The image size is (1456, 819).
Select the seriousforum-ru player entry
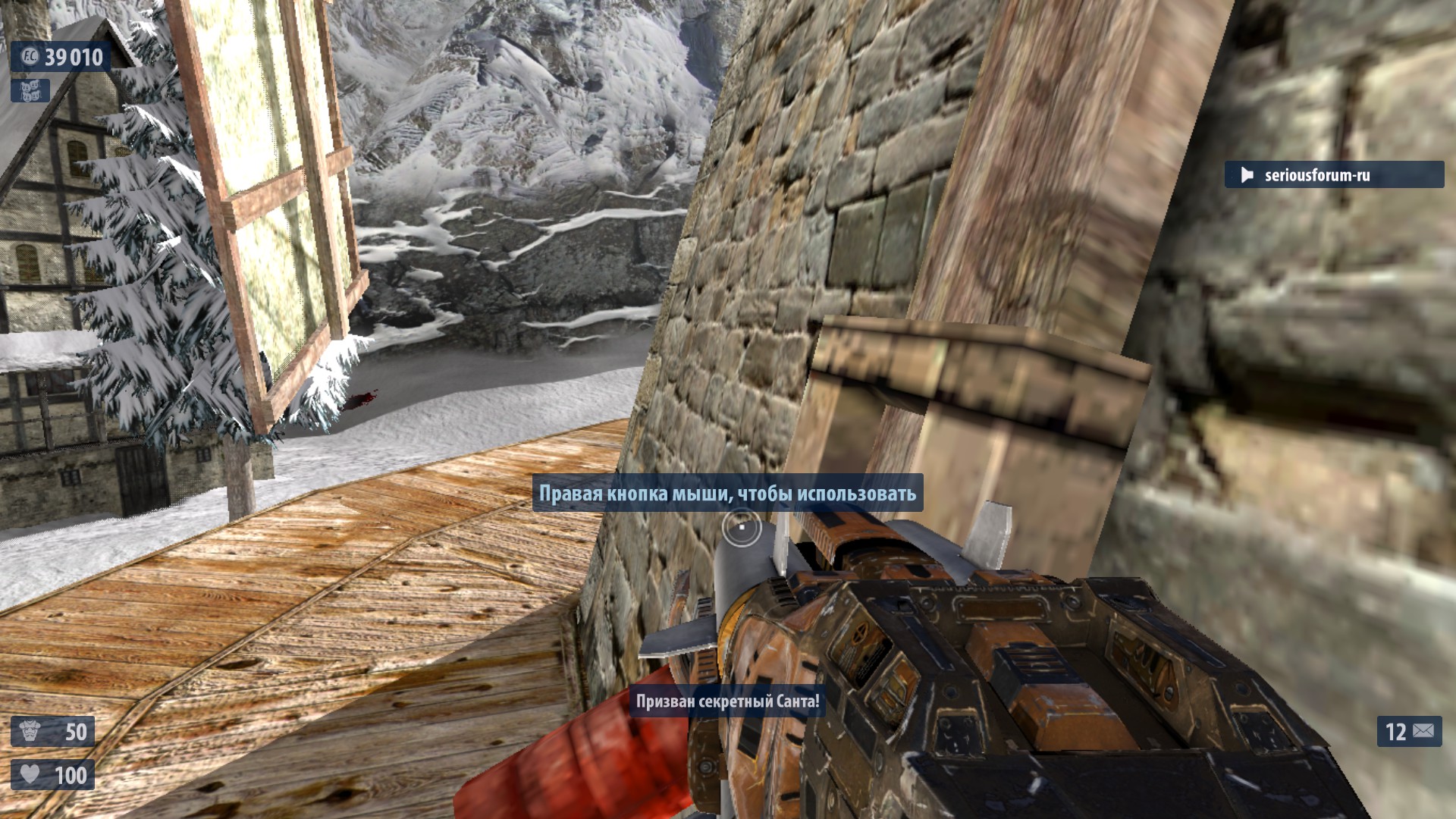(x=1333, y=175)
